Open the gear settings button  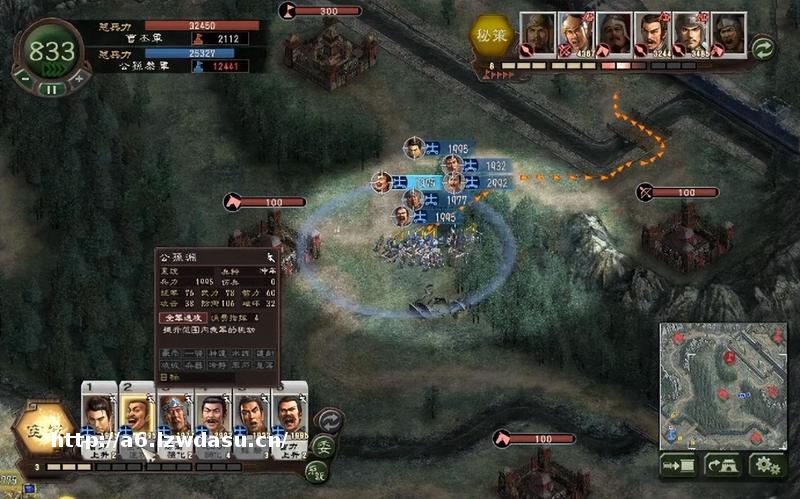[x=768, y=466]
